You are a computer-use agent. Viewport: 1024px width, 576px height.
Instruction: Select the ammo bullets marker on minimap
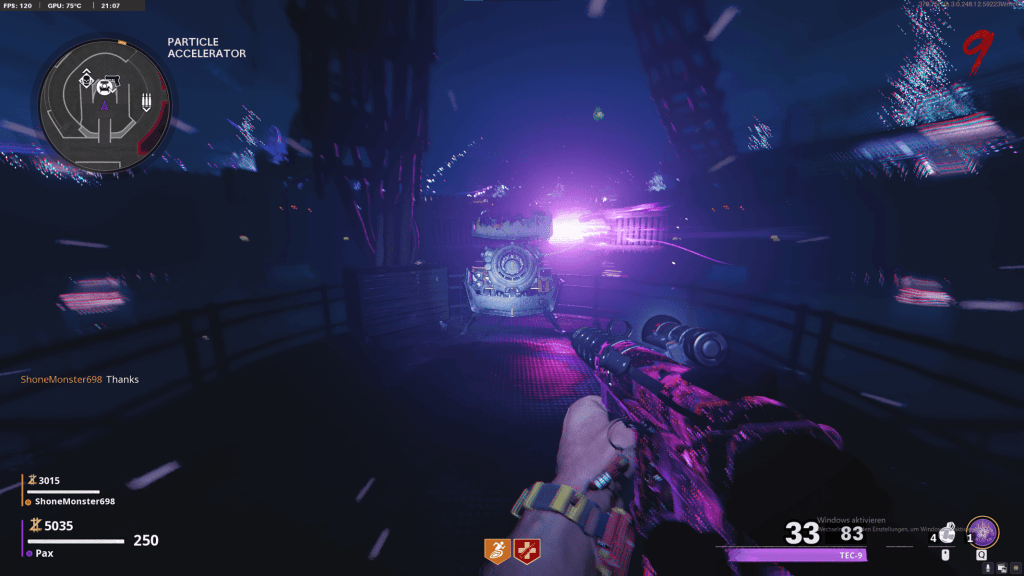[146, 101]
